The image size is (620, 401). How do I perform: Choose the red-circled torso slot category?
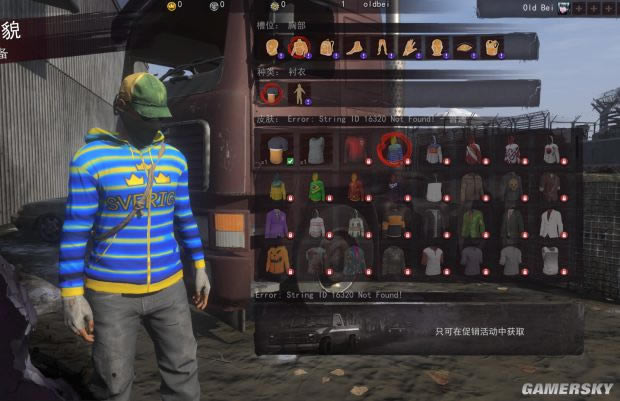pos(298,46)
